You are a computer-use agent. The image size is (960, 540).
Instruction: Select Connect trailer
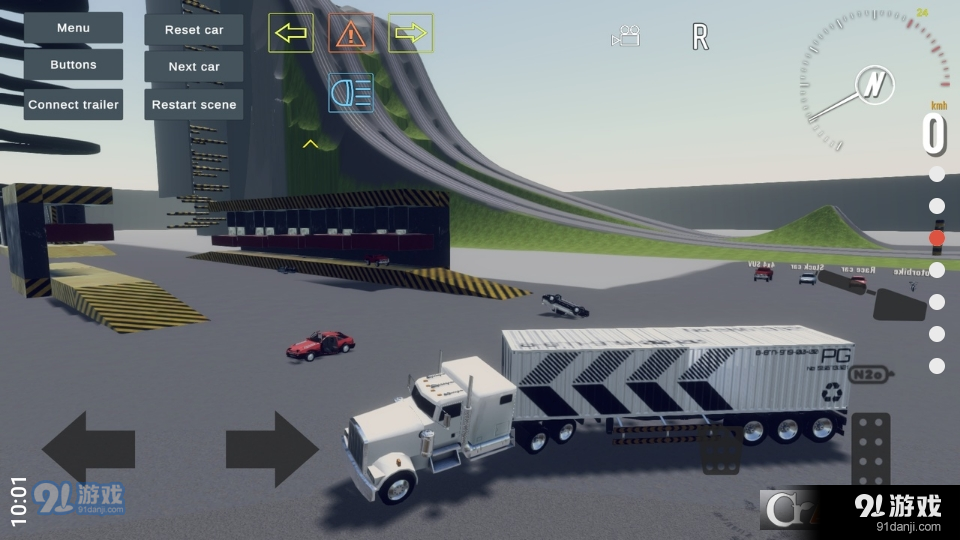(73, 104)
